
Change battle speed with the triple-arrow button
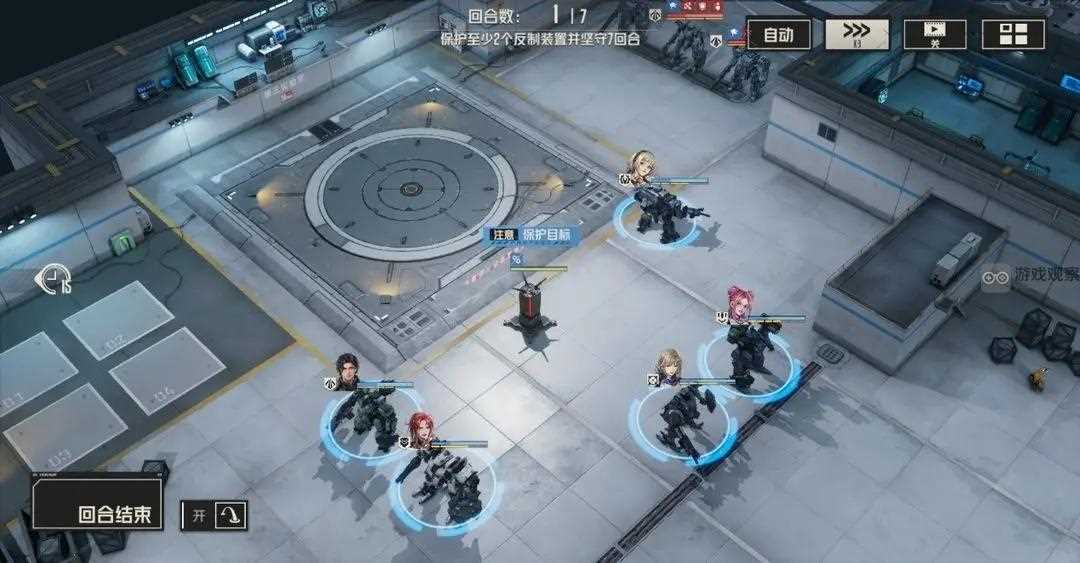pos(856,34)
